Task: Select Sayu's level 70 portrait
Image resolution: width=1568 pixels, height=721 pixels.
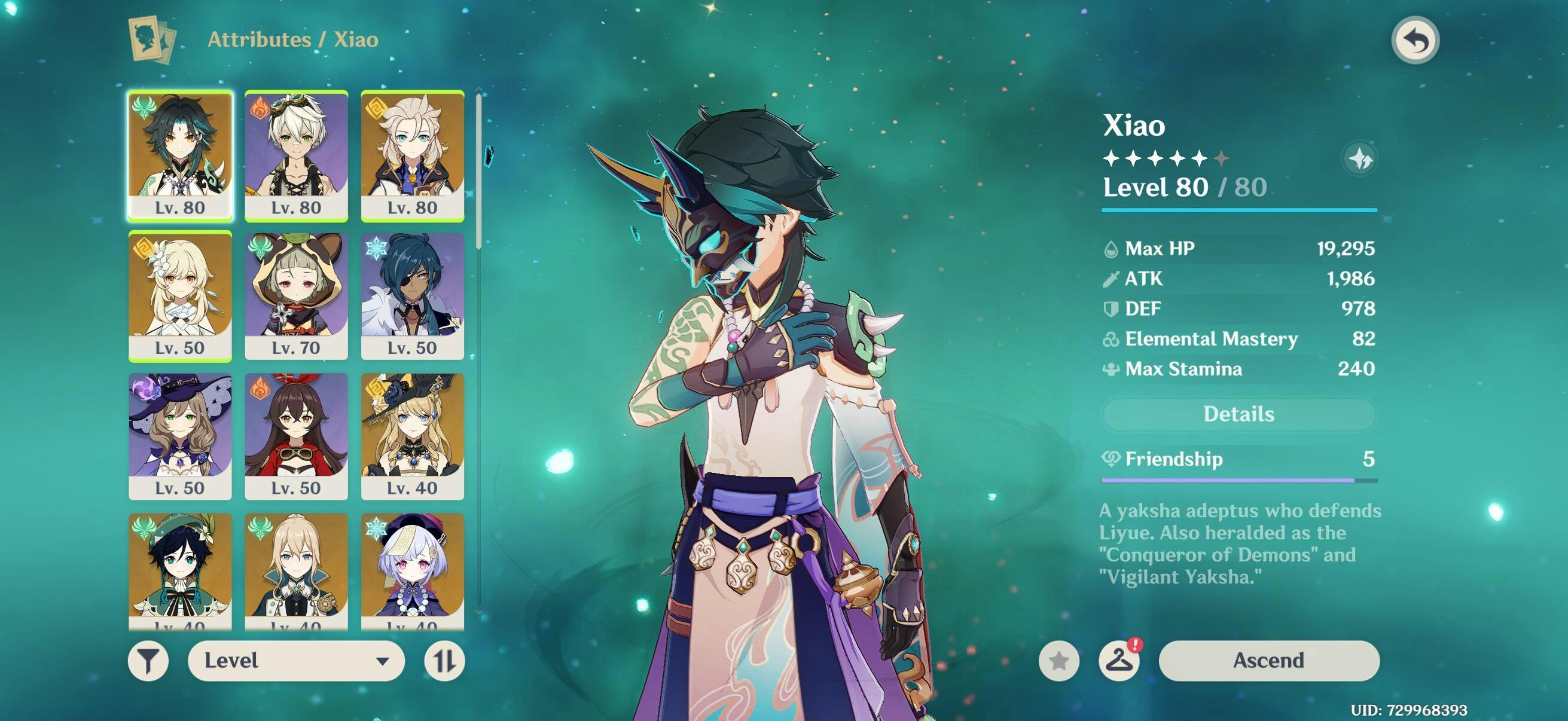Action: click(297, 296)
